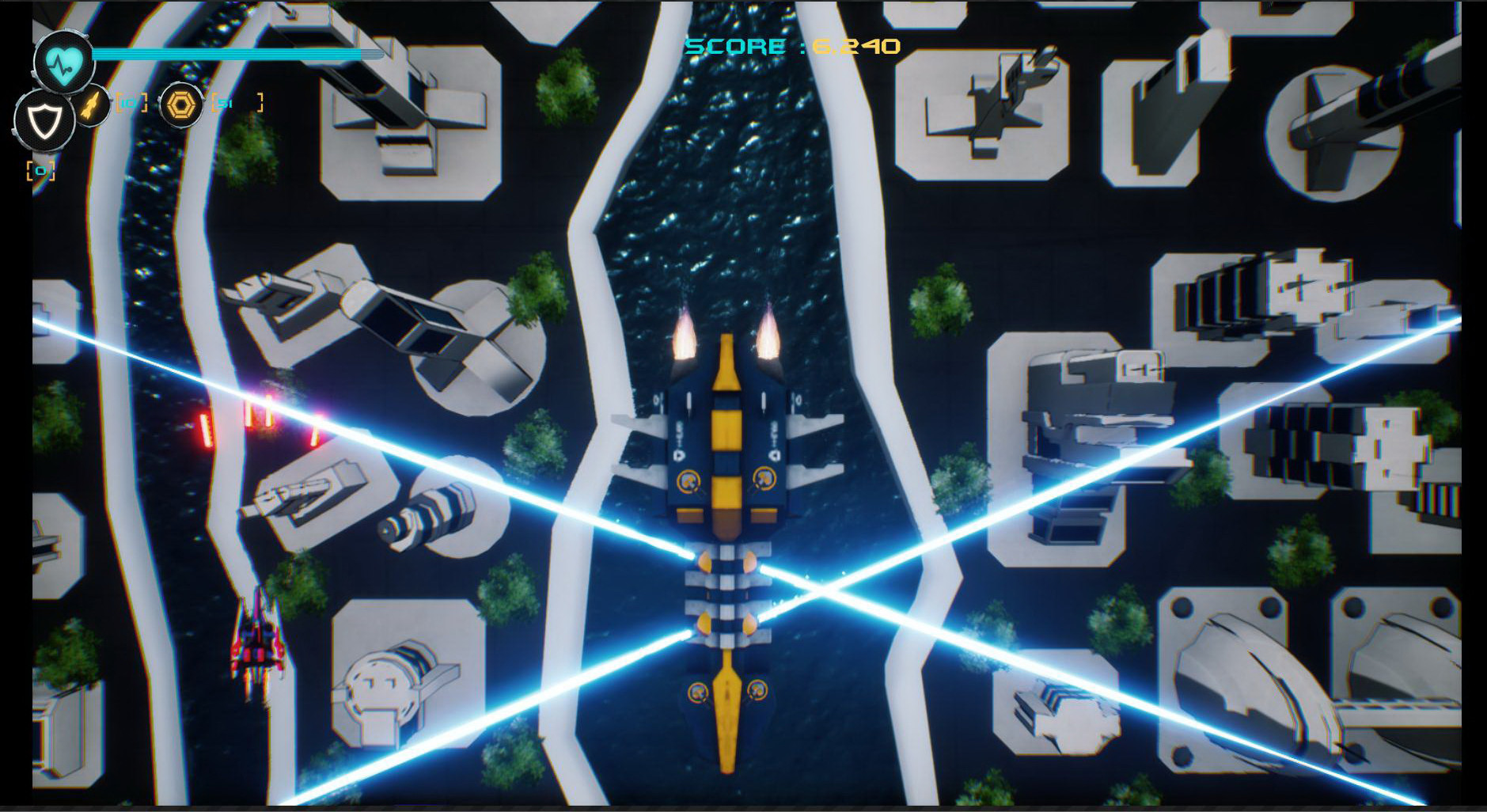Click the heart health icon
The height and width of the screenshot is (812, 1487).
tap(63, 62)
